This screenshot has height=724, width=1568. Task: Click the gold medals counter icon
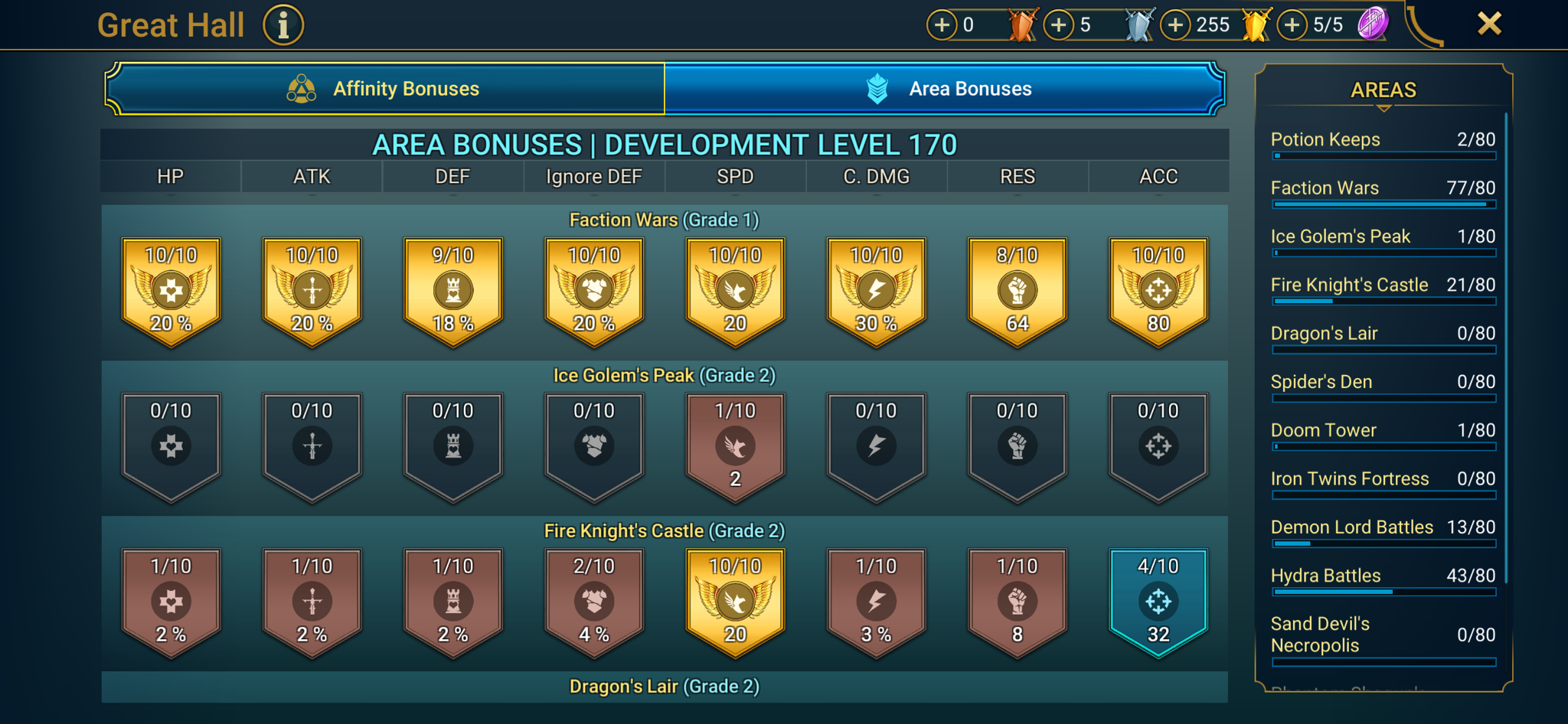1253,24
